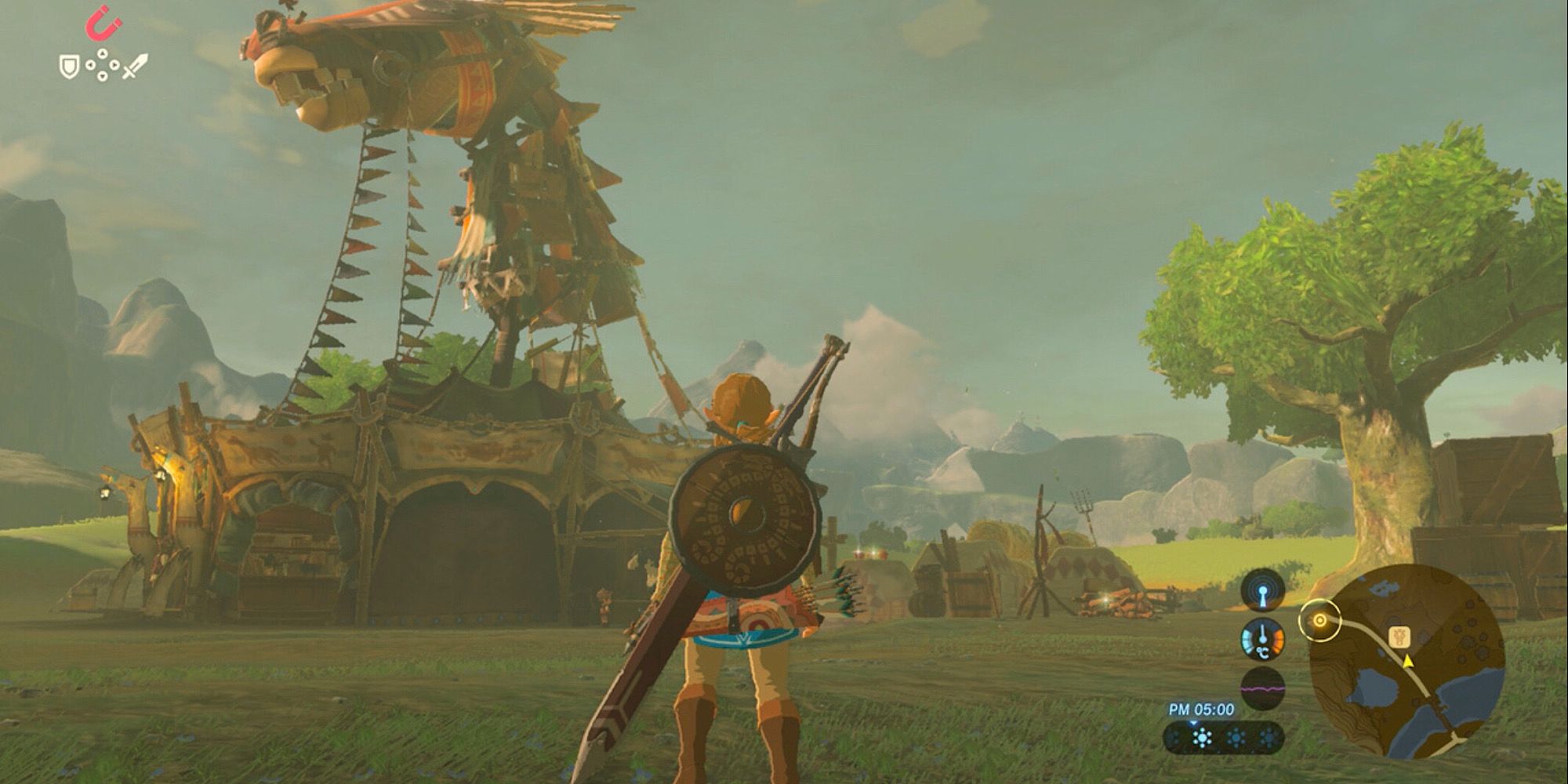Viewport: 1568px width, 784px height.
Task: Click the temperature gauge dial
Action: coord(1263,640)
